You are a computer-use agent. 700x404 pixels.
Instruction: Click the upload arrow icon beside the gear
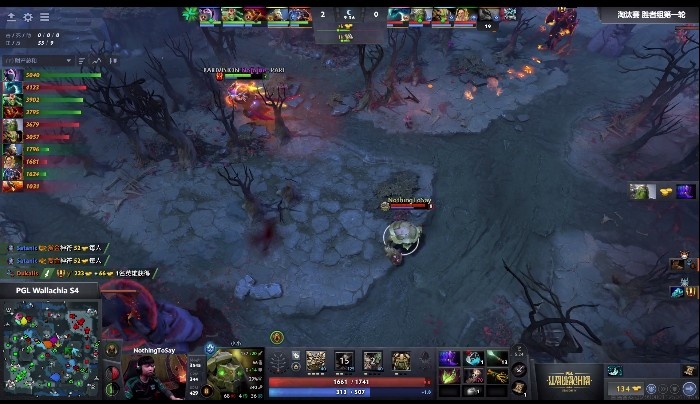(x=11, y=17)
